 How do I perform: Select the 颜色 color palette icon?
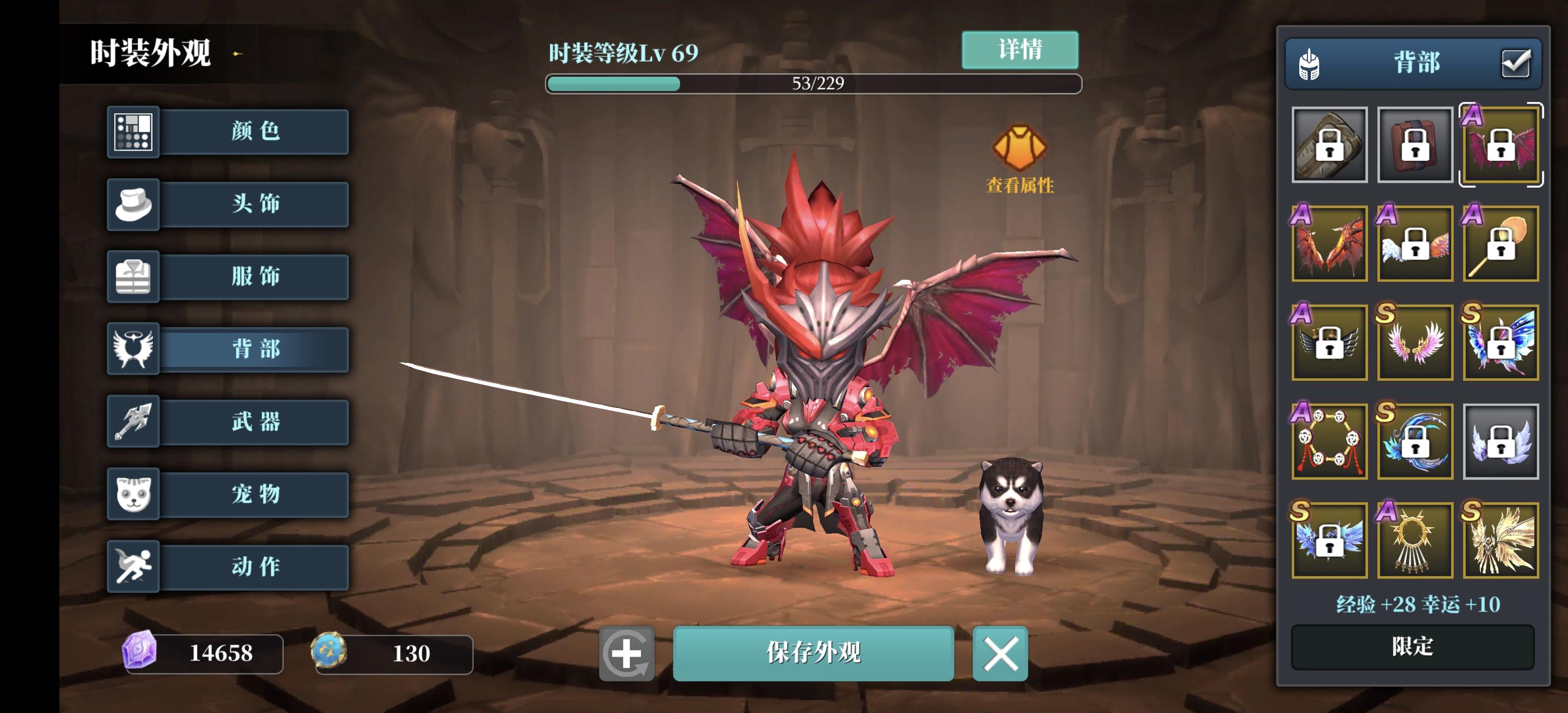[x=133, y=132]
